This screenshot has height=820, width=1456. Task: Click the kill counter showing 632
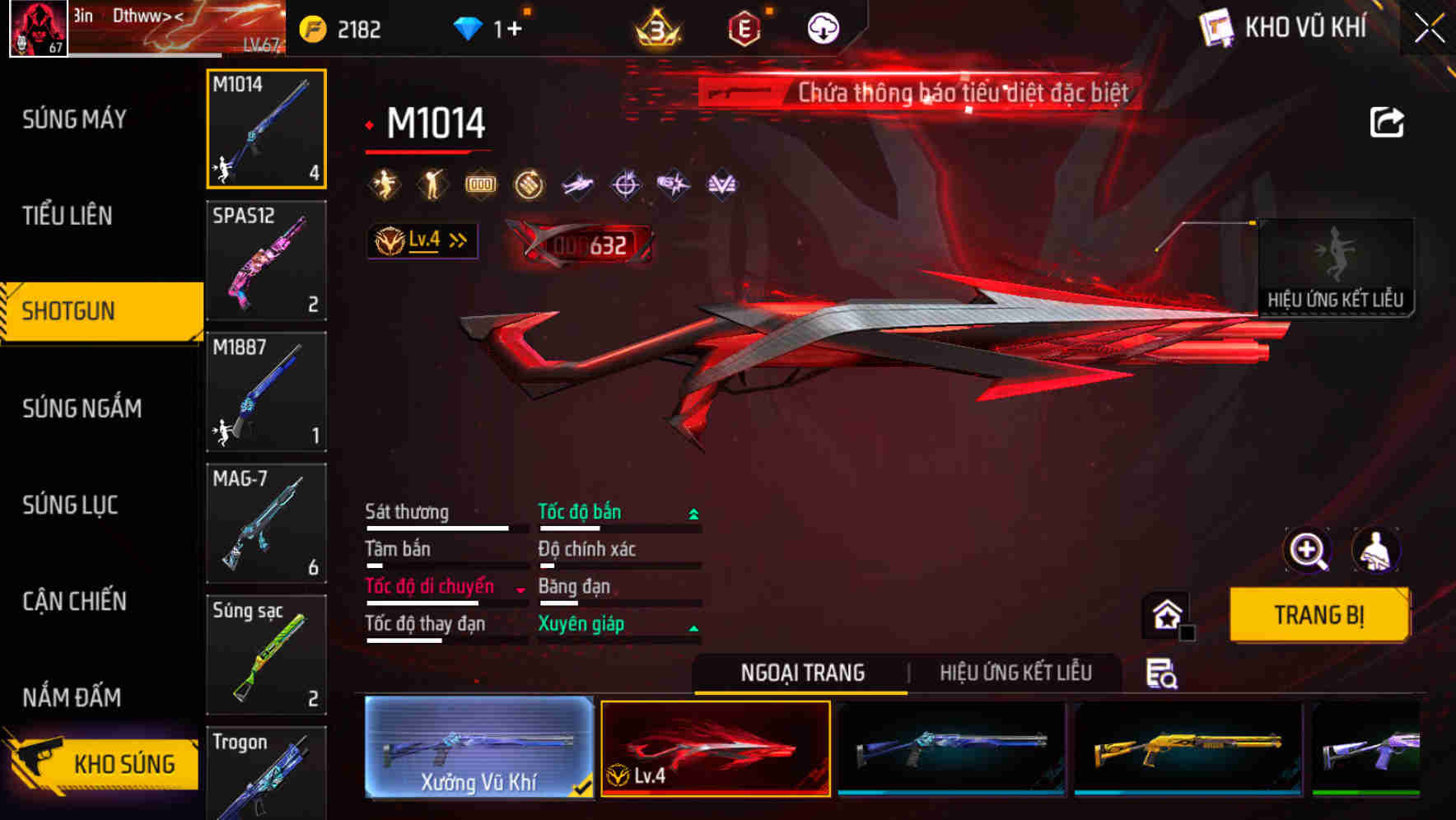coord(607,243)
